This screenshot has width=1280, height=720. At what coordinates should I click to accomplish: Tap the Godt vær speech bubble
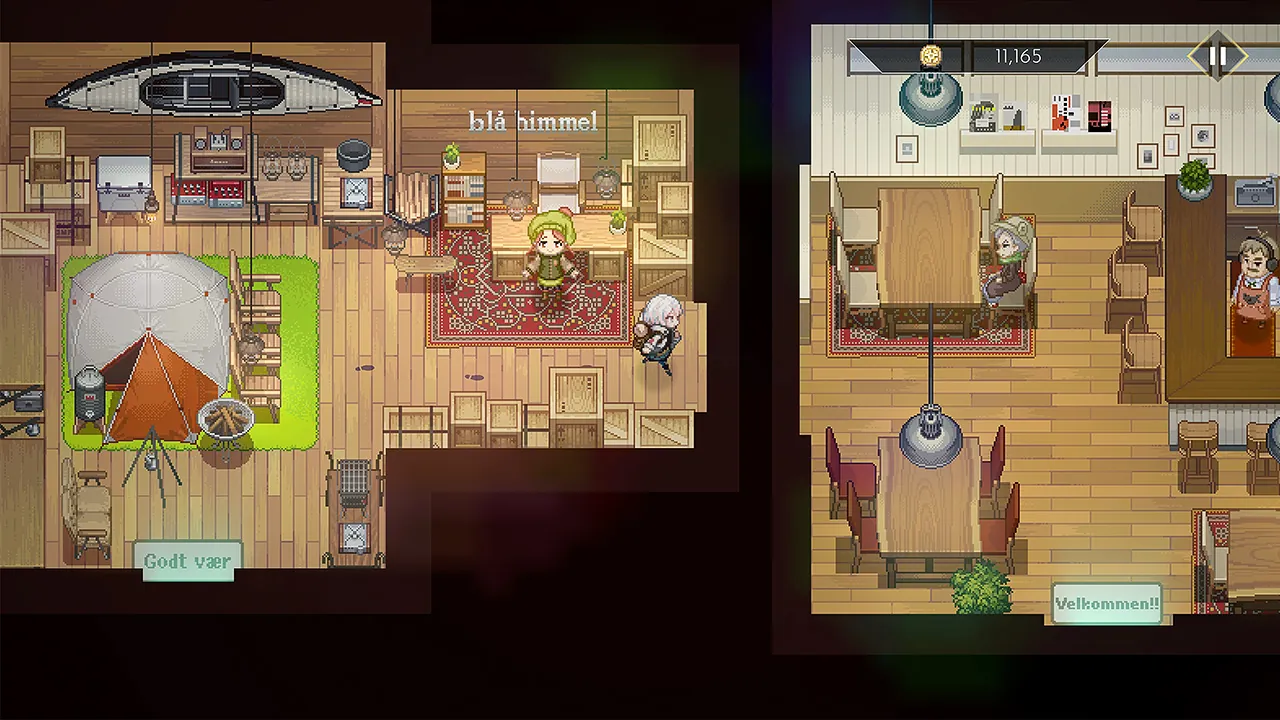coord(187,561)
